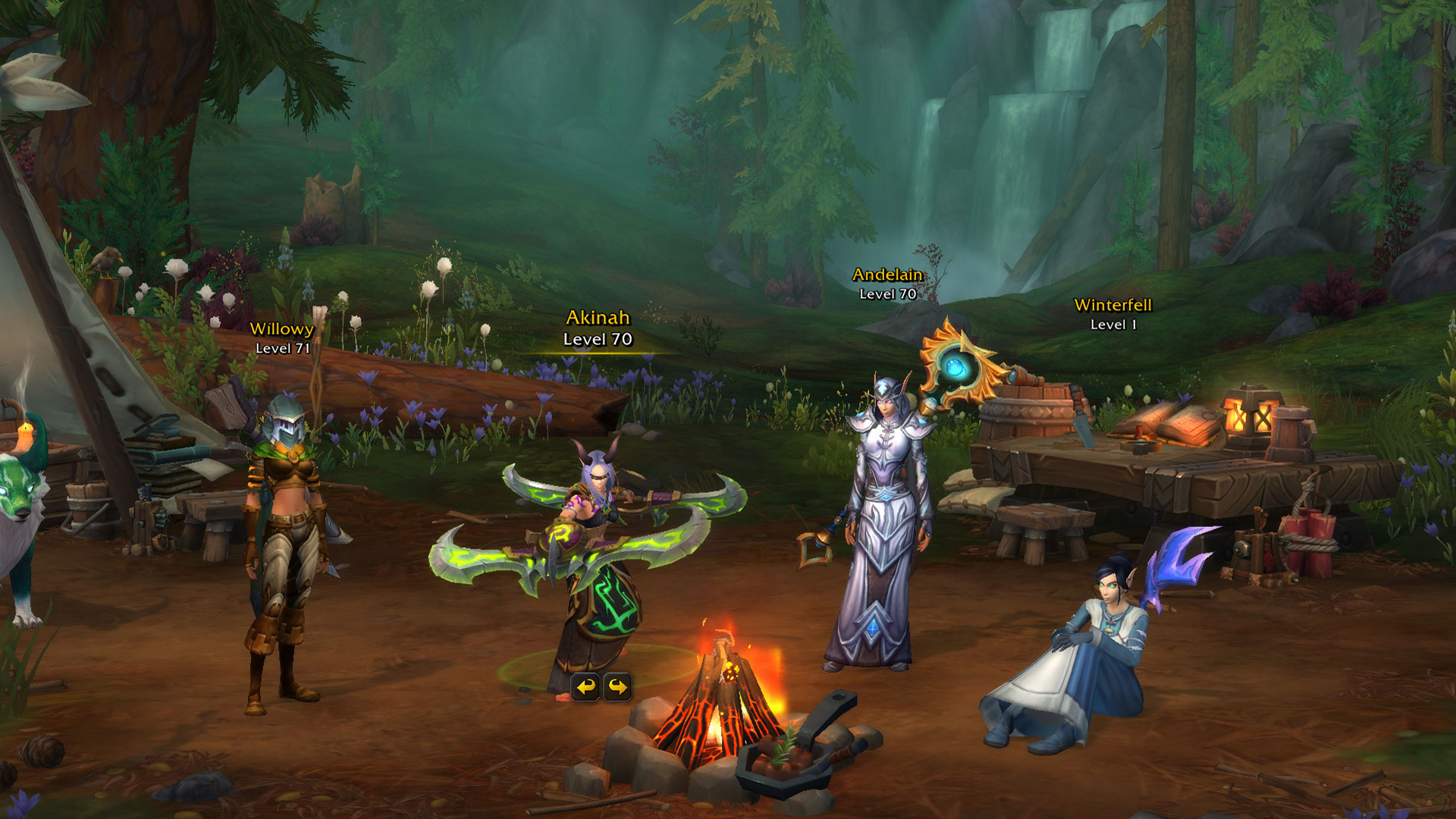Click Andelain's nameplate

[886, 284]
